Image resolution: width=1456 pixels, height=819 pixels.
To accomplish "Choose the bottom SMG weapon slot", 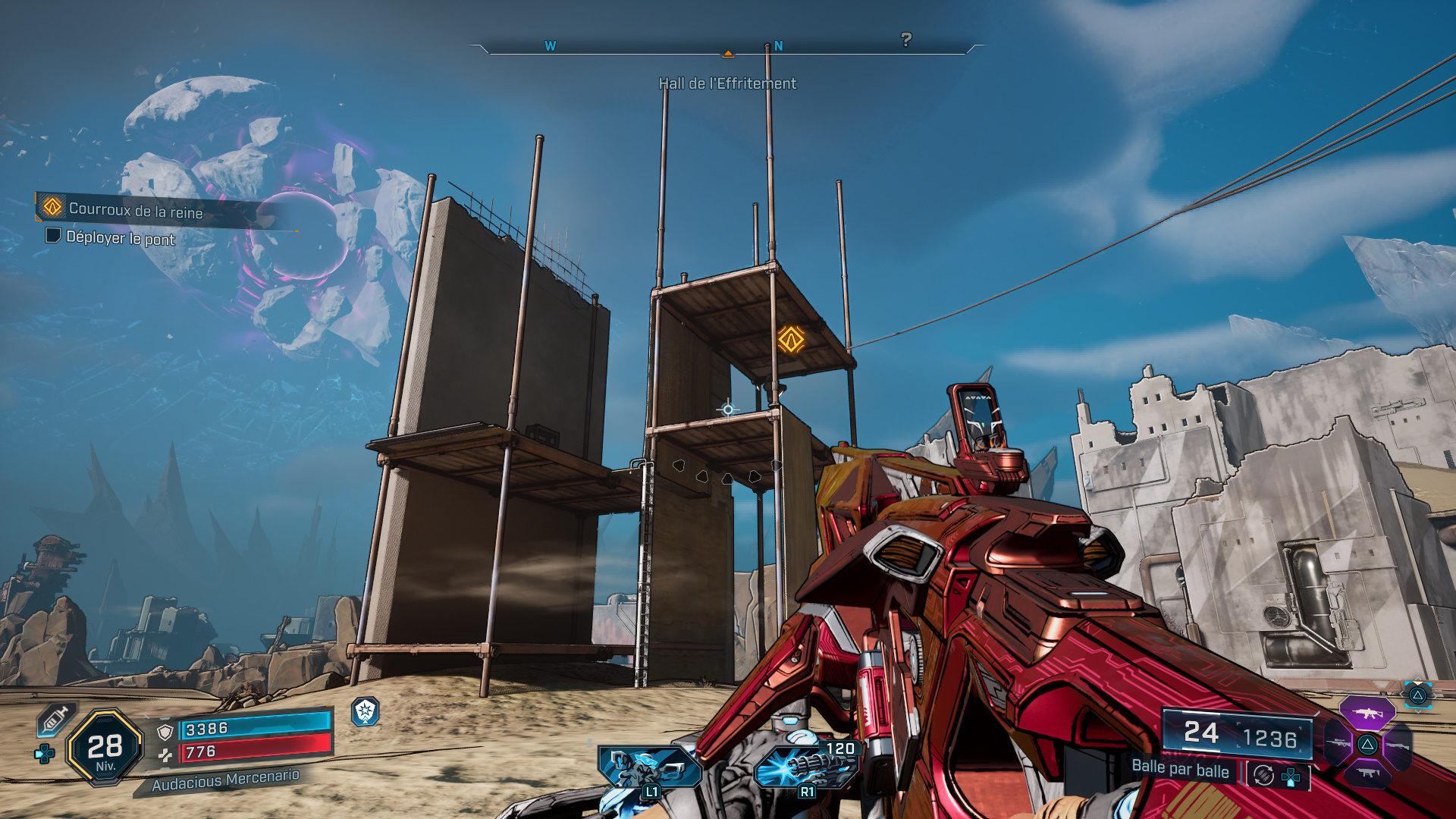I will (1367, 773).
